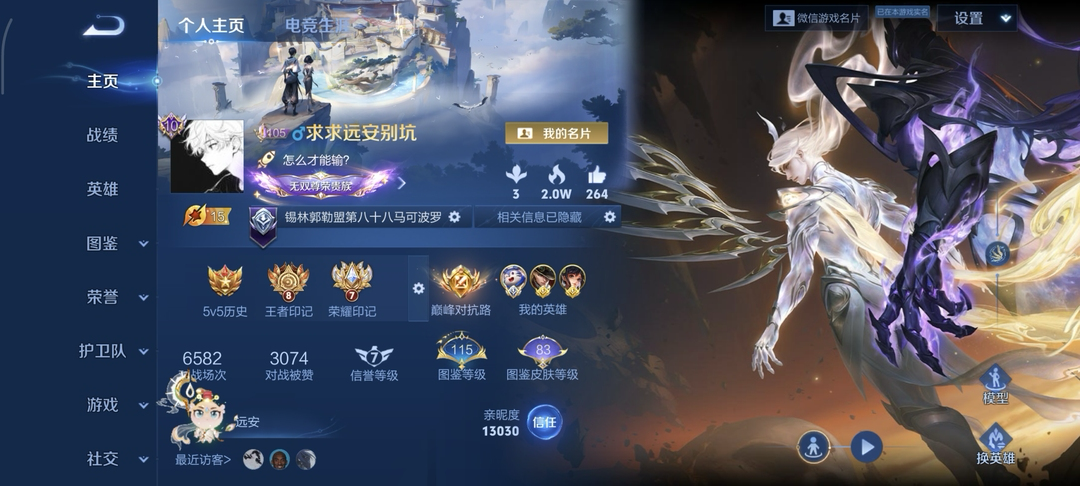Screen dimensions: 1080x486
Task: Select 英雄 in the side menu
Action: [x=103, y=189]
